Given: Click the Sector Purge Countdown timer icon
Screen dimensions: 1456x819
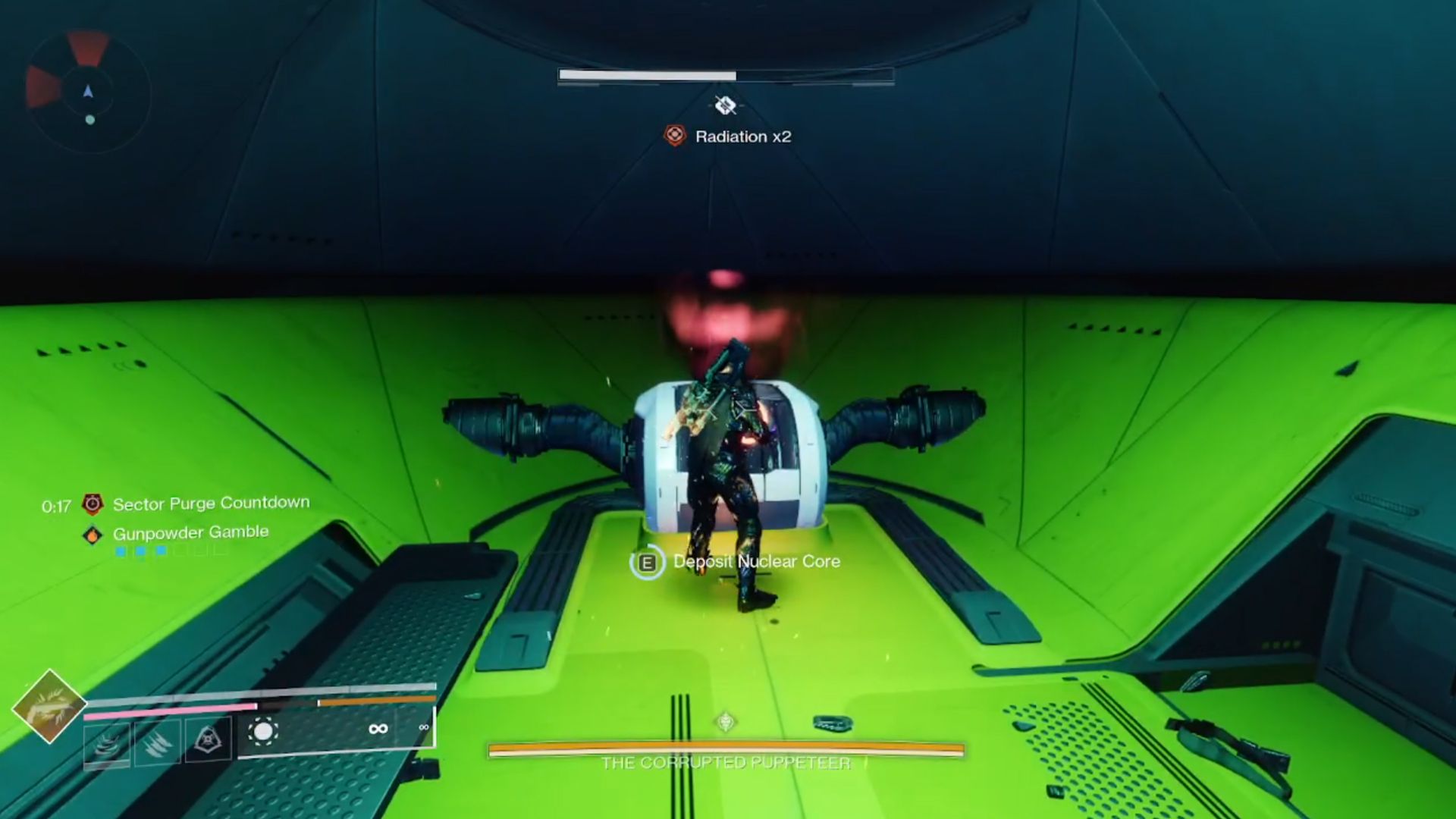Looking at the screenshot, I should (93, 504).
